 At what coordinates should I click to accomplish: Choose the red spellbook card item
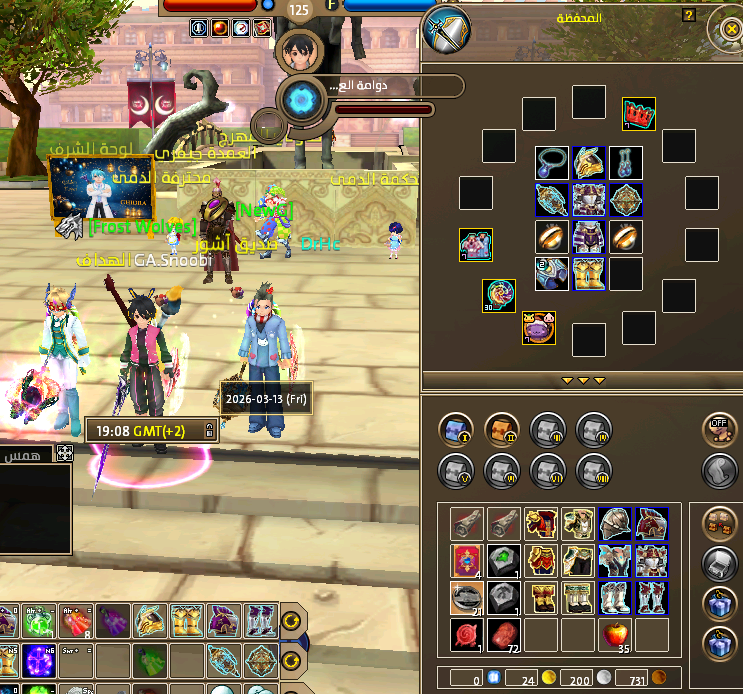(467, 559)
